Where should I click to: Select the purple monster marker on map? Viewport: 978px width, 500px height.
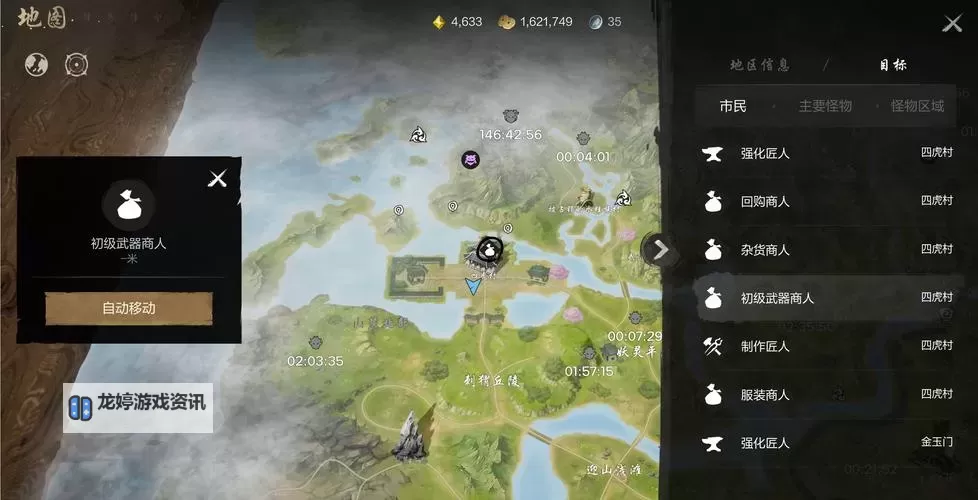(x=470, y=159)
